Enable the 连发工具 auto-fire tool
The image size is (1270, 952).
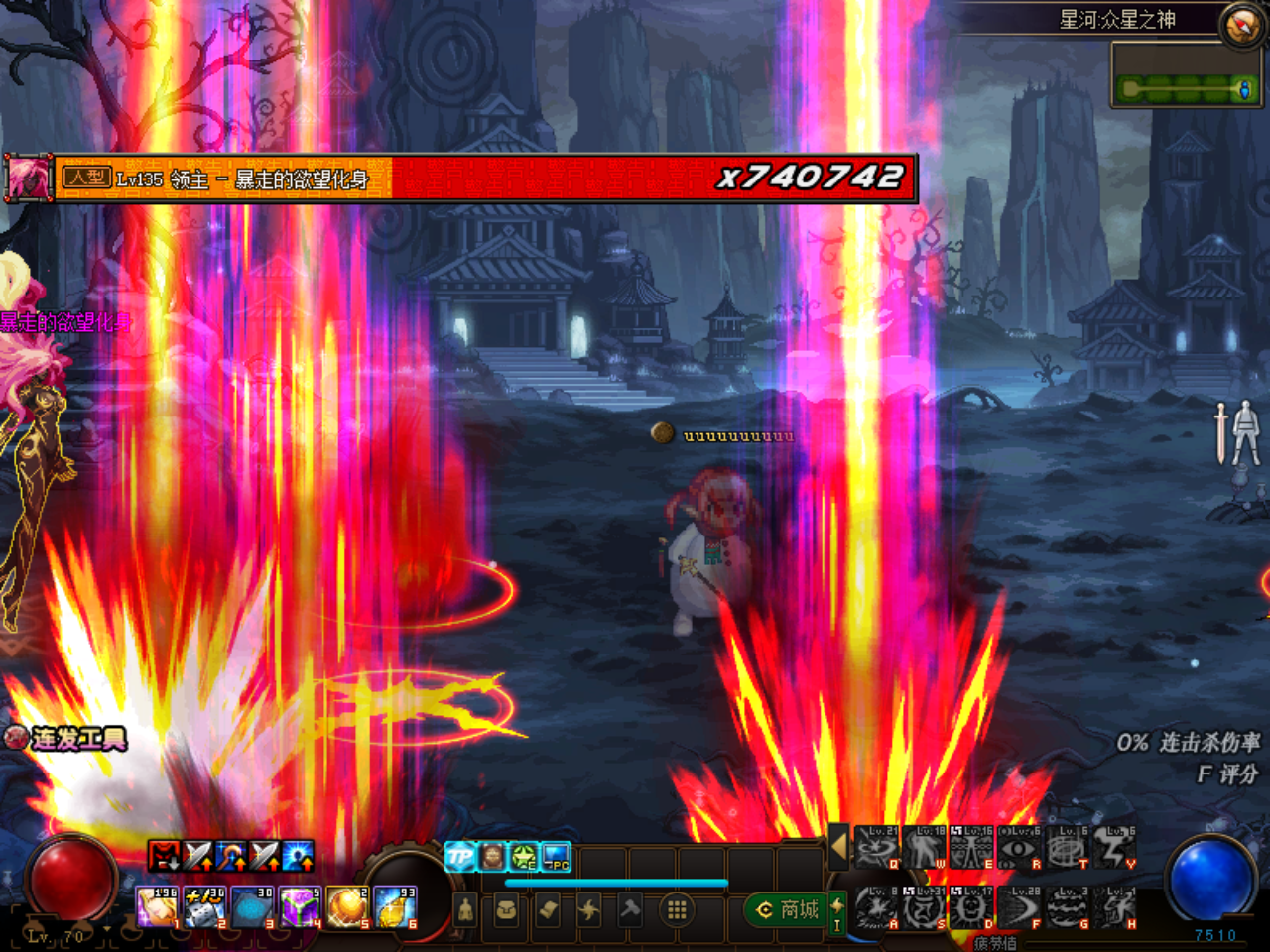point(17,738)
